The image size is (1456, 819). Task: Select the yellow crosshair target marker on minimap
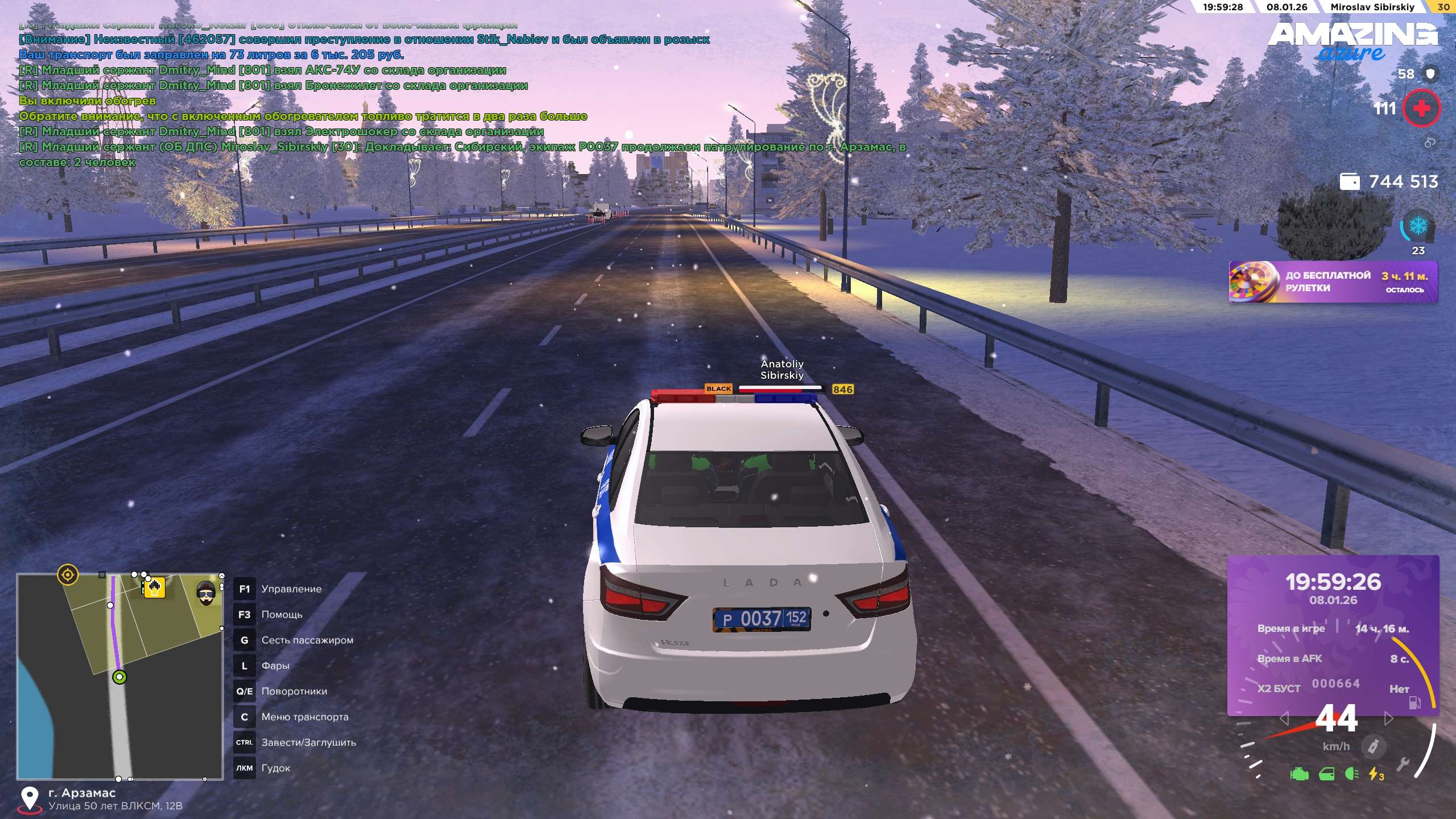(x=68, y=574)
